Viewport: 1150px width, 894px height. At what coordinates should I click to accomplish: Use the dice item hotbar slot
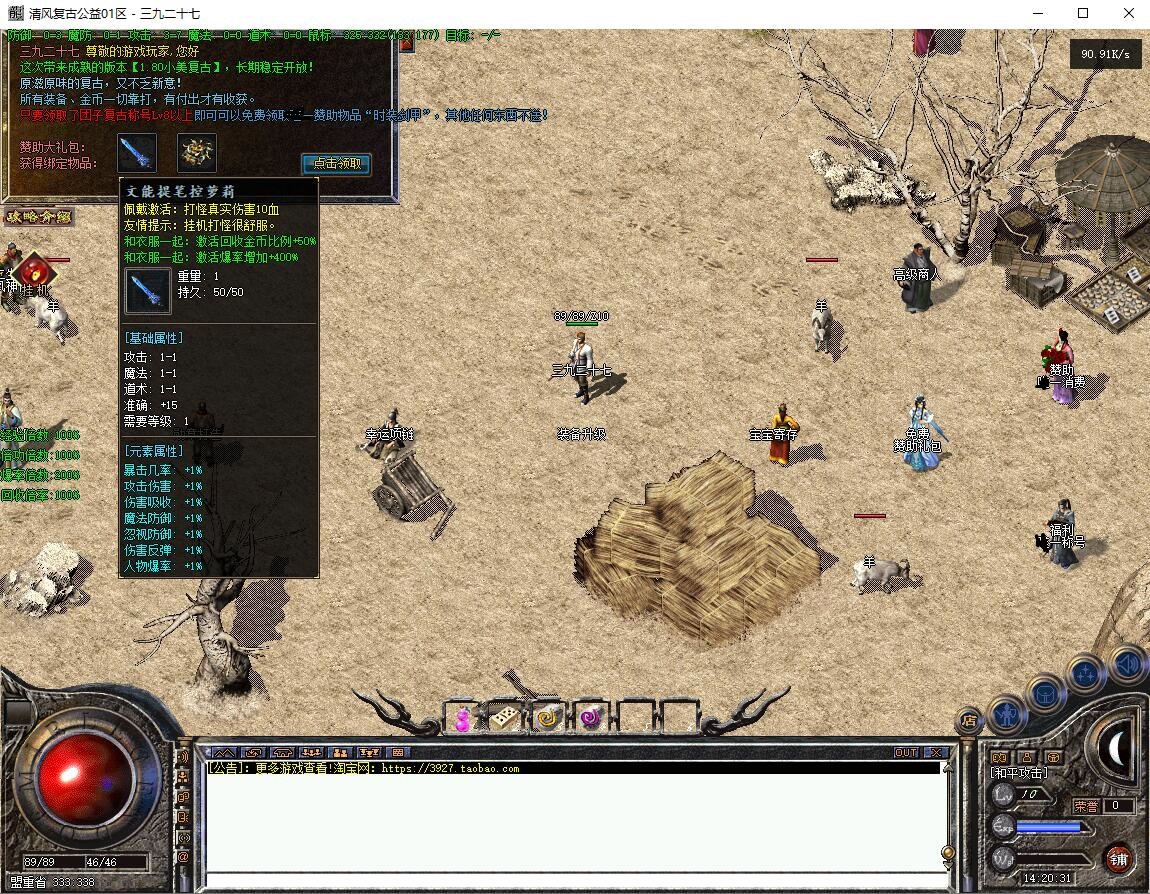pyautogui.click(x=504, y=718)
